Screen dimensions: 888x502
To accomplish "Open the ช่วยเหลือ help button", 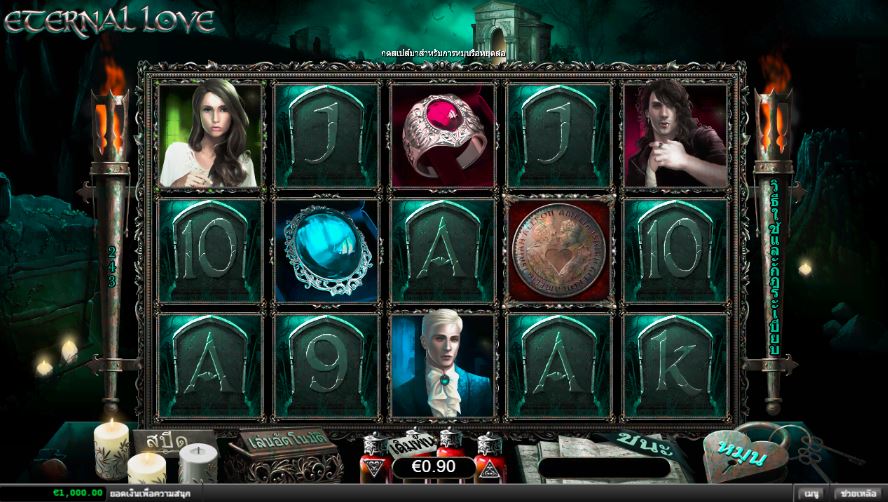I will pos(857,493).
